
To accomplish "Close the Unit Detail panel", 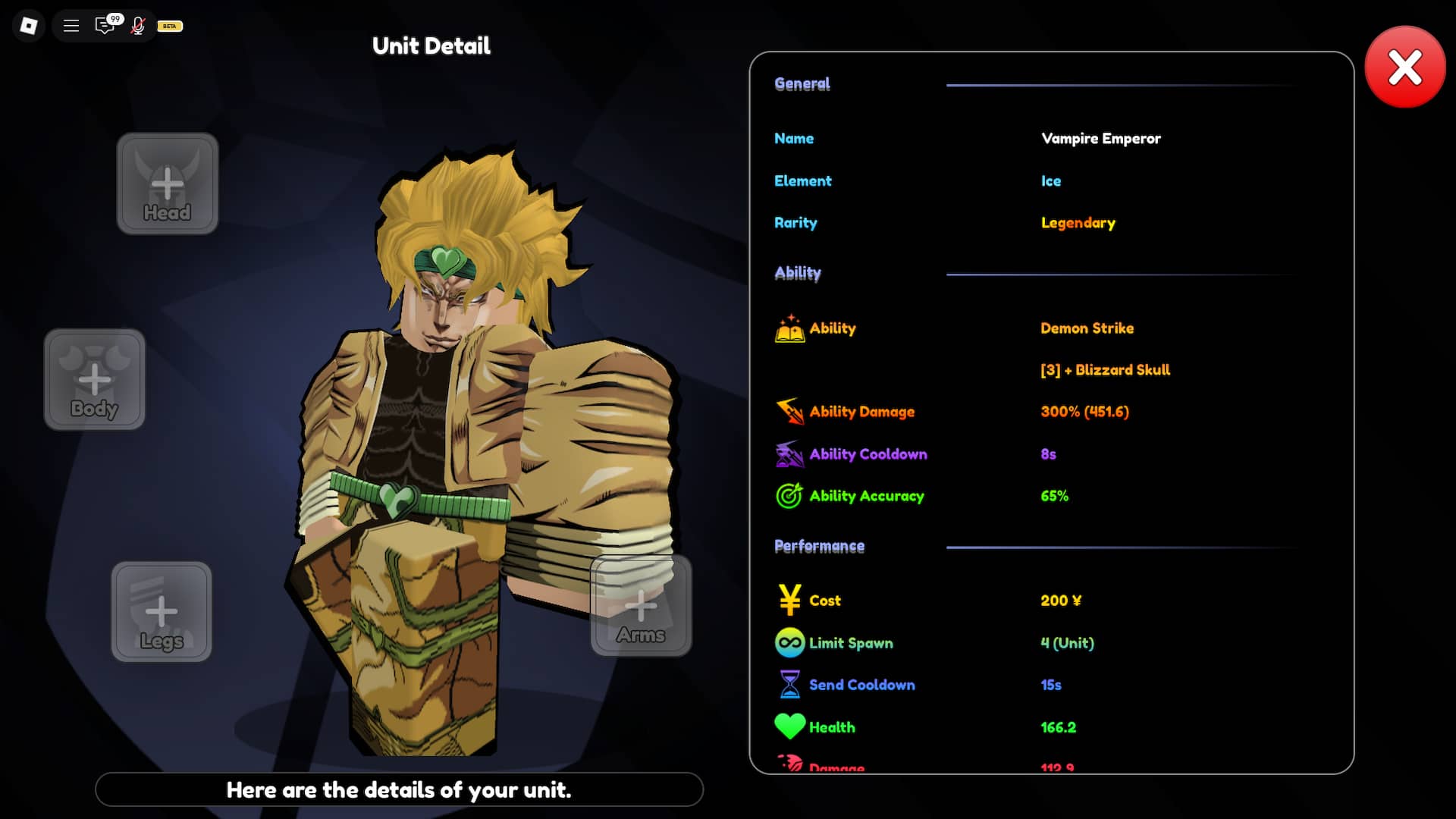I will tap(1404, 67).
